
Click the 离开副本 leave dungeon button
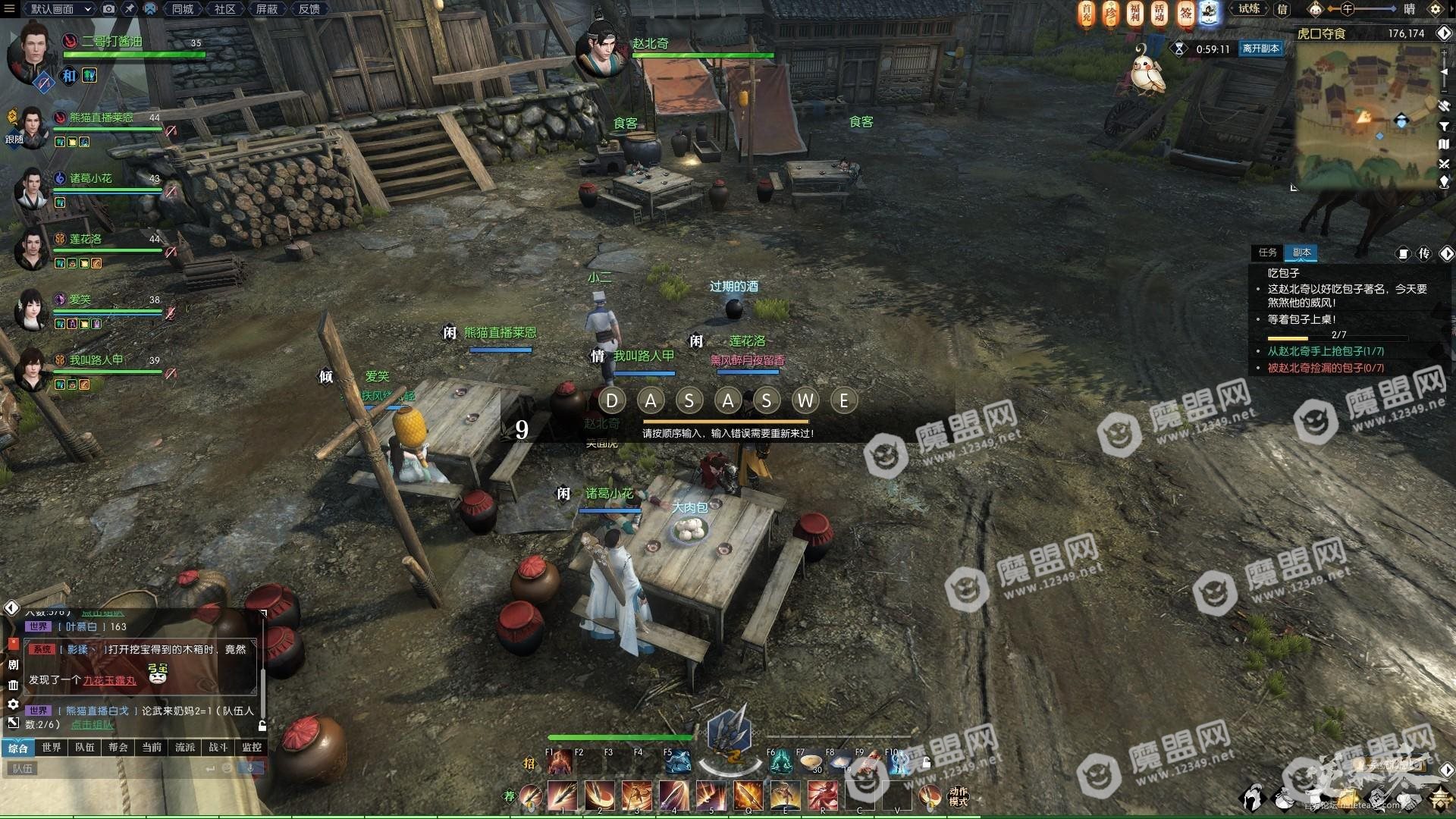pos(1260,49)
